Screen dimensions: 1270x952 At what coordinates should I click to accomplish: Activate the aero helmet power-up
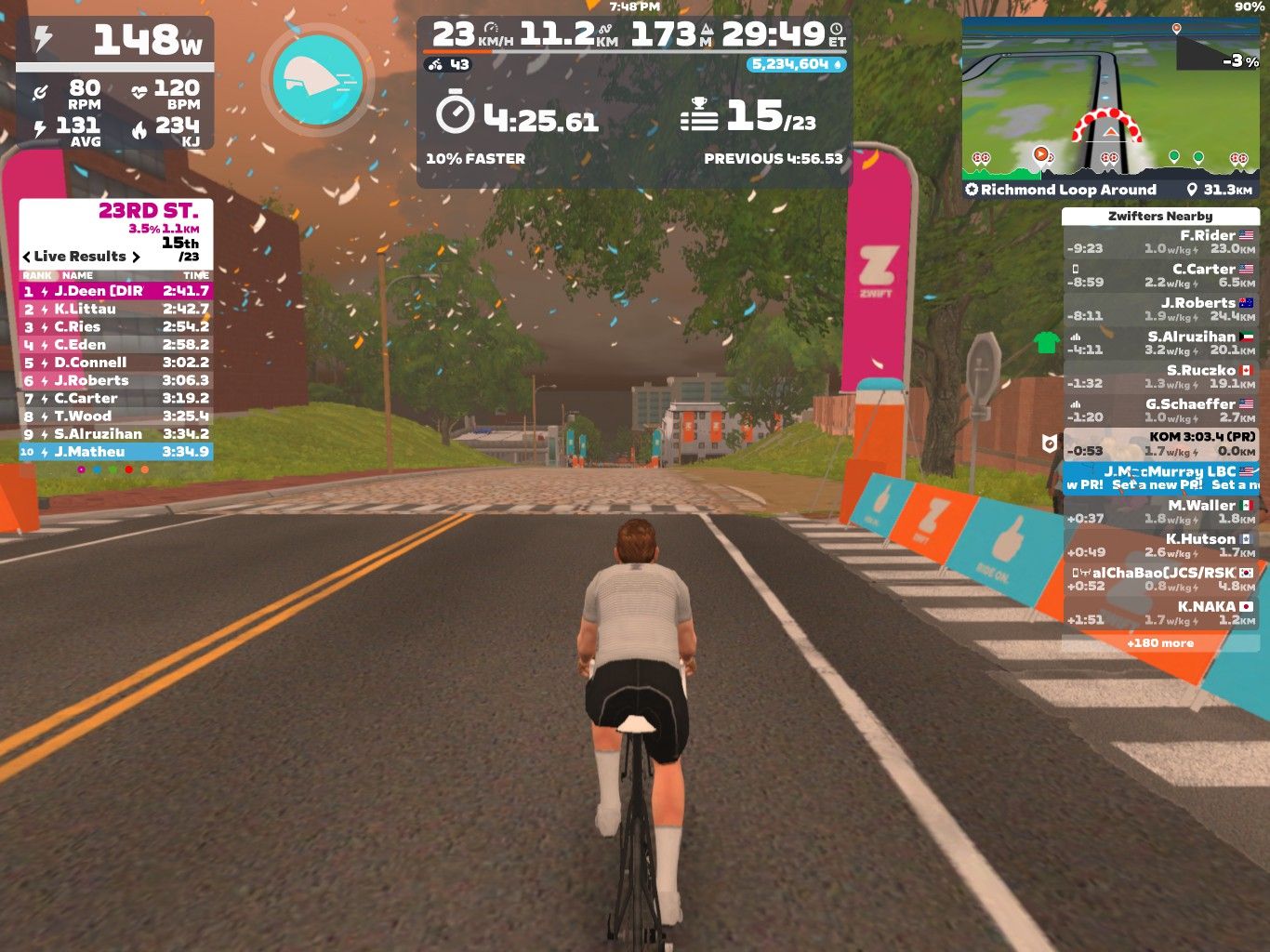[318, 80]
